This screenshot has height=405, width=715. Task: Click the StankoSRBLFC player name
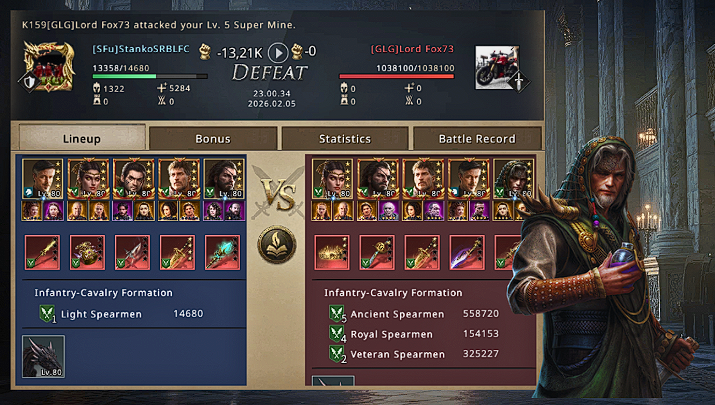tap(140, 48)
